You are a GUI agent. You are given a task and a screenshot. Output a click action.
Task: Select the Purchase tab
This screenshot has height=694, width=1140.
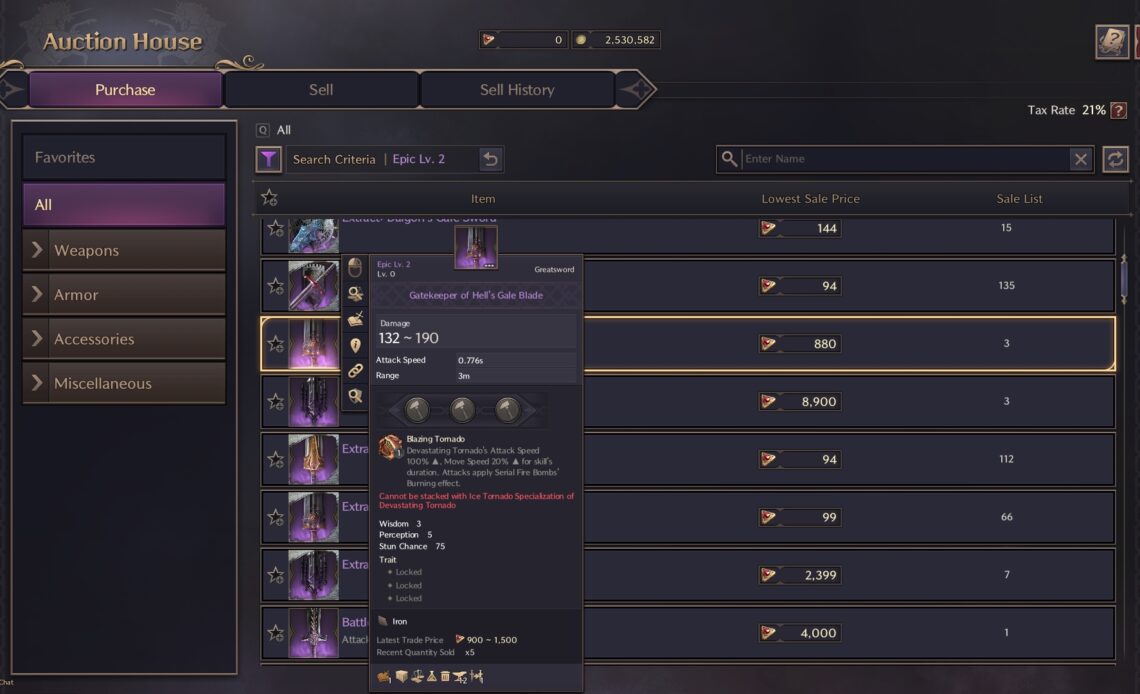pyautogui.click(x=125, y=90)
